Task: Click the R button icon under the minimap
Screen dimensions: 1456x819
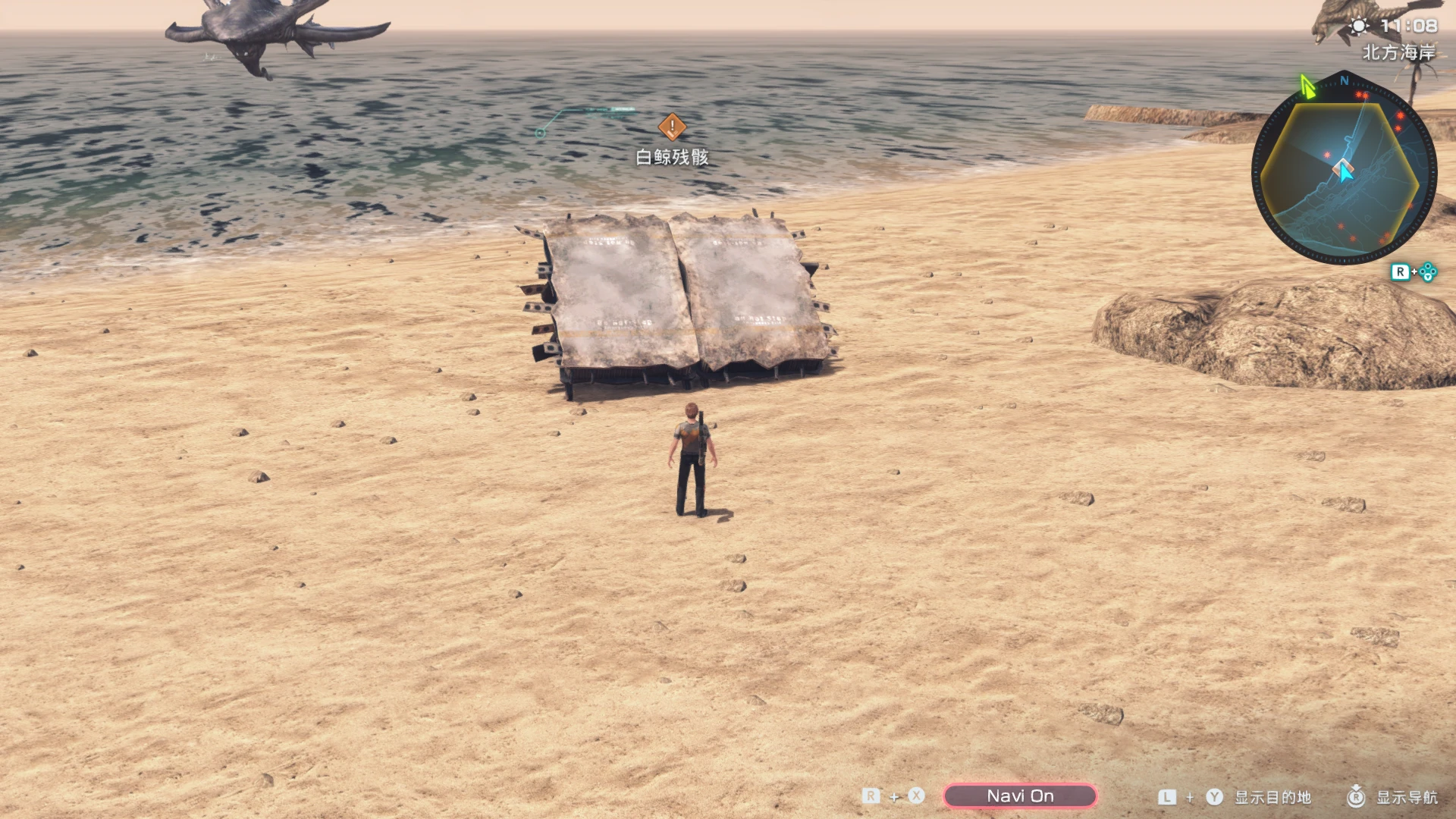Action: tap(1401, 271)
